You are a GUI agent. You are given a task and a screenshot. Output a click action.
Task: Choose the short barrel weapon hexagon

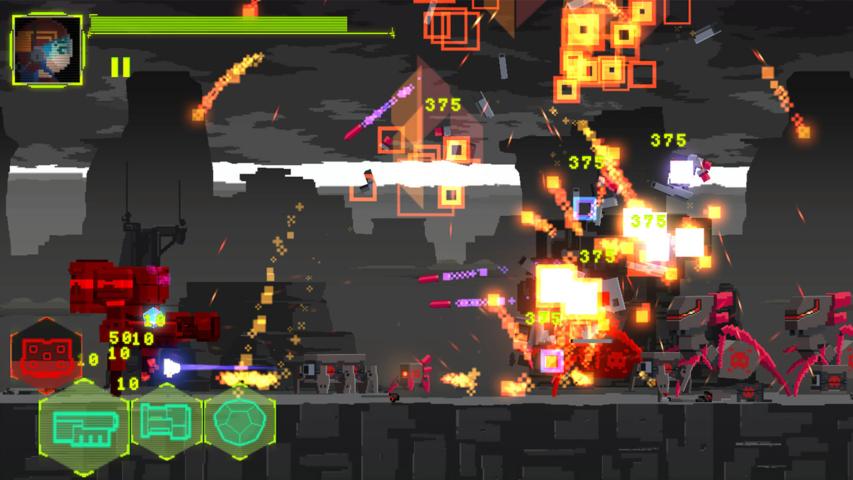165,421
